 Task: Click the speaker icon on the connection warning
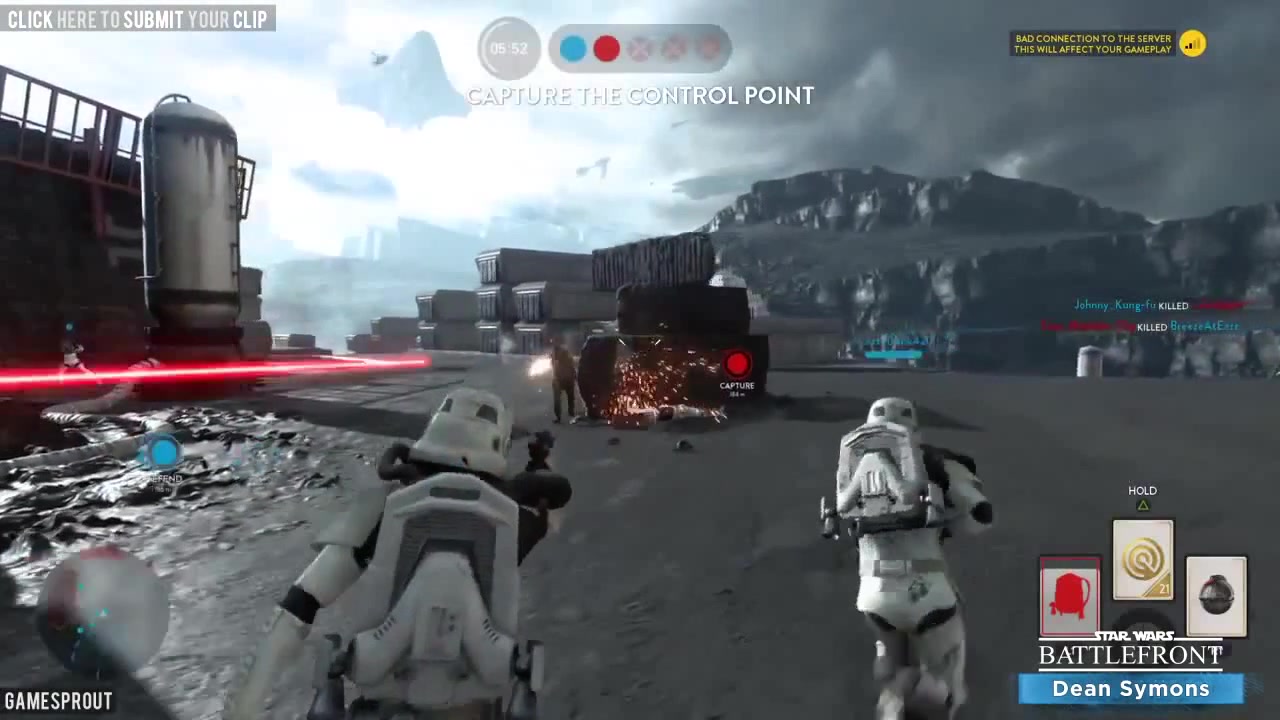1192,43
